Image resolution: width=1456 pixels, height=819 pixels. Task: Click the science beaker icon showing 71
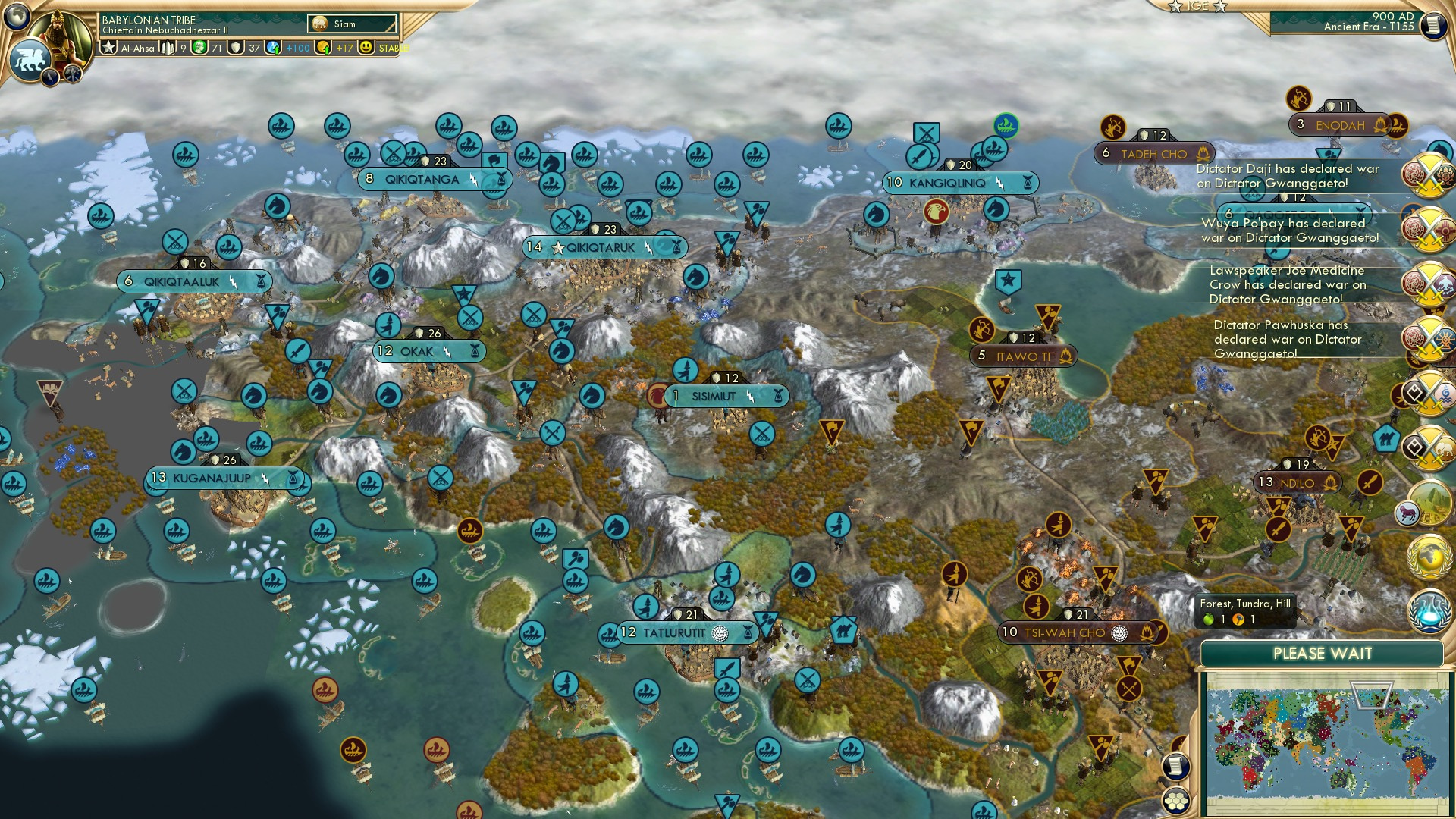pos(198,48)
